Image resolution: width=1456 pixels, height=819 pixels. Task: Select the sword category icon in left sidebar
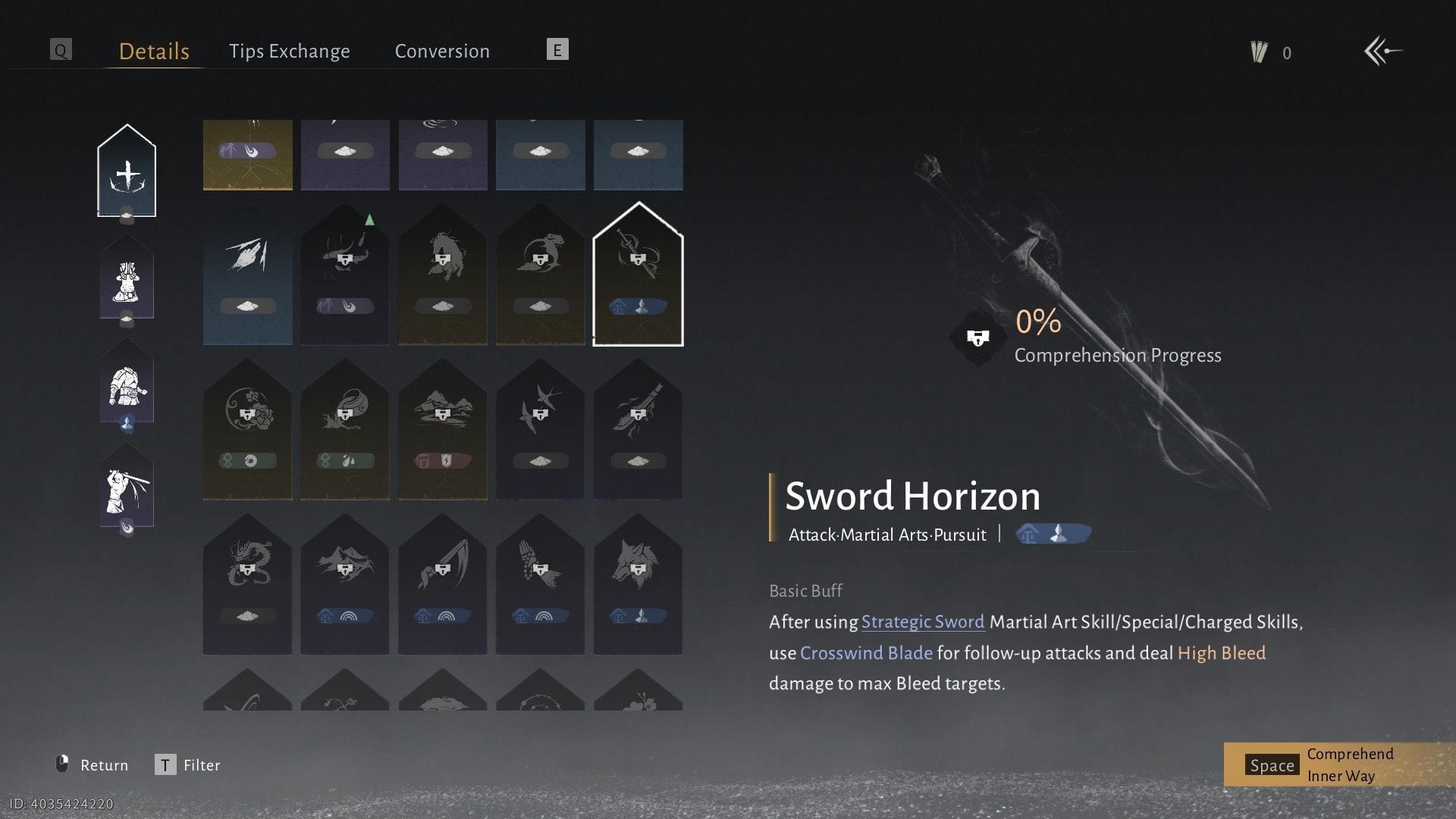pos(127,171)
